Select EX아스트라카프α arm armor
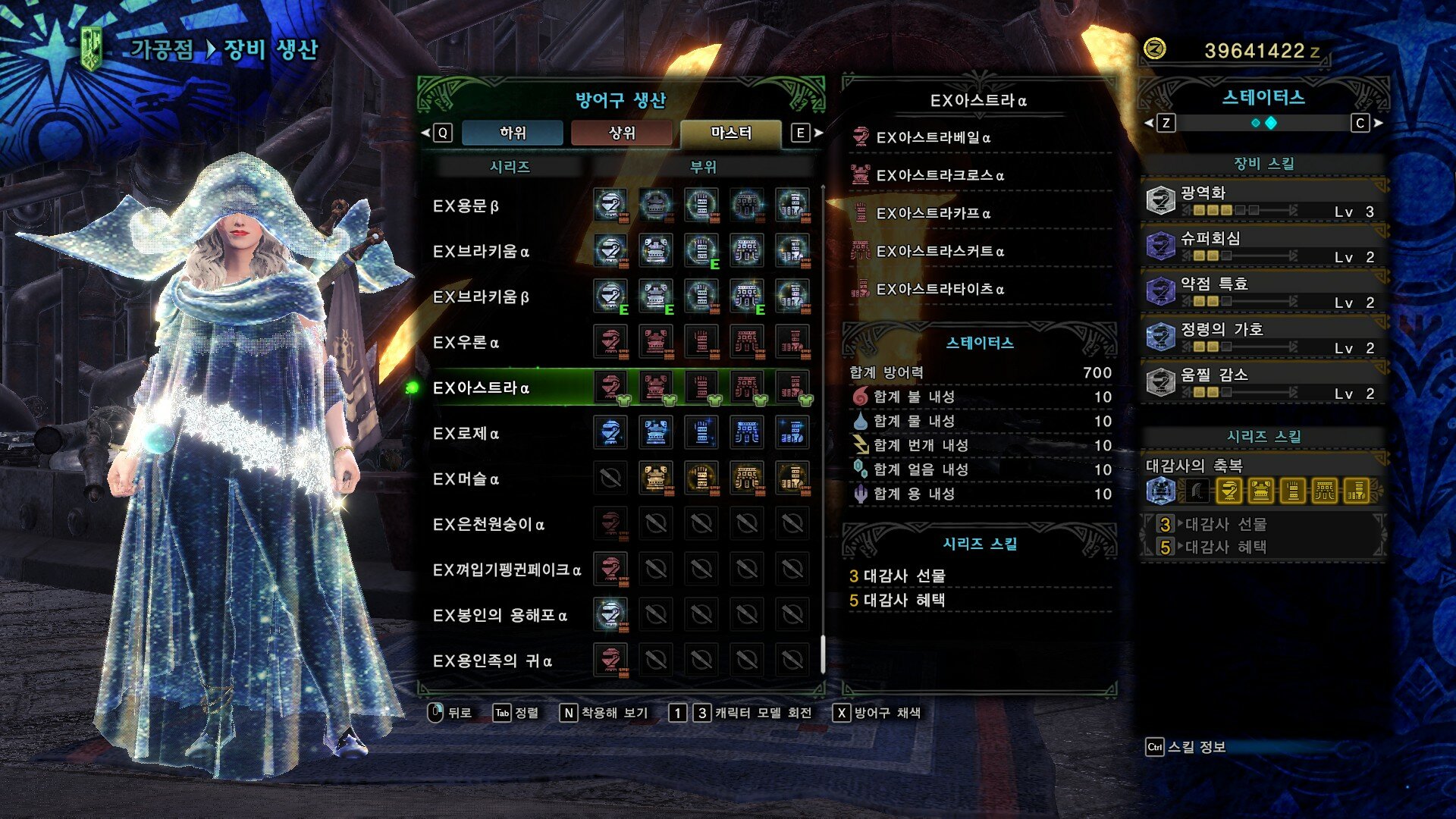Viewport: 1456px width, 819px height. click(933, 214)
